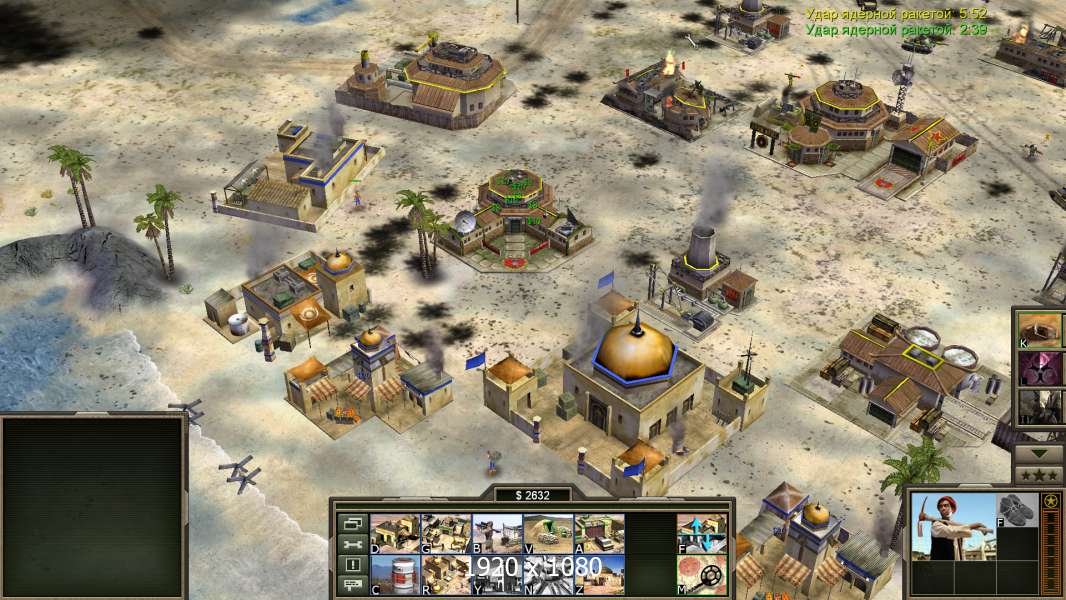Select the greyed-out build icon labeled Y
The image size is (1066, 600).
click(497, 574)
